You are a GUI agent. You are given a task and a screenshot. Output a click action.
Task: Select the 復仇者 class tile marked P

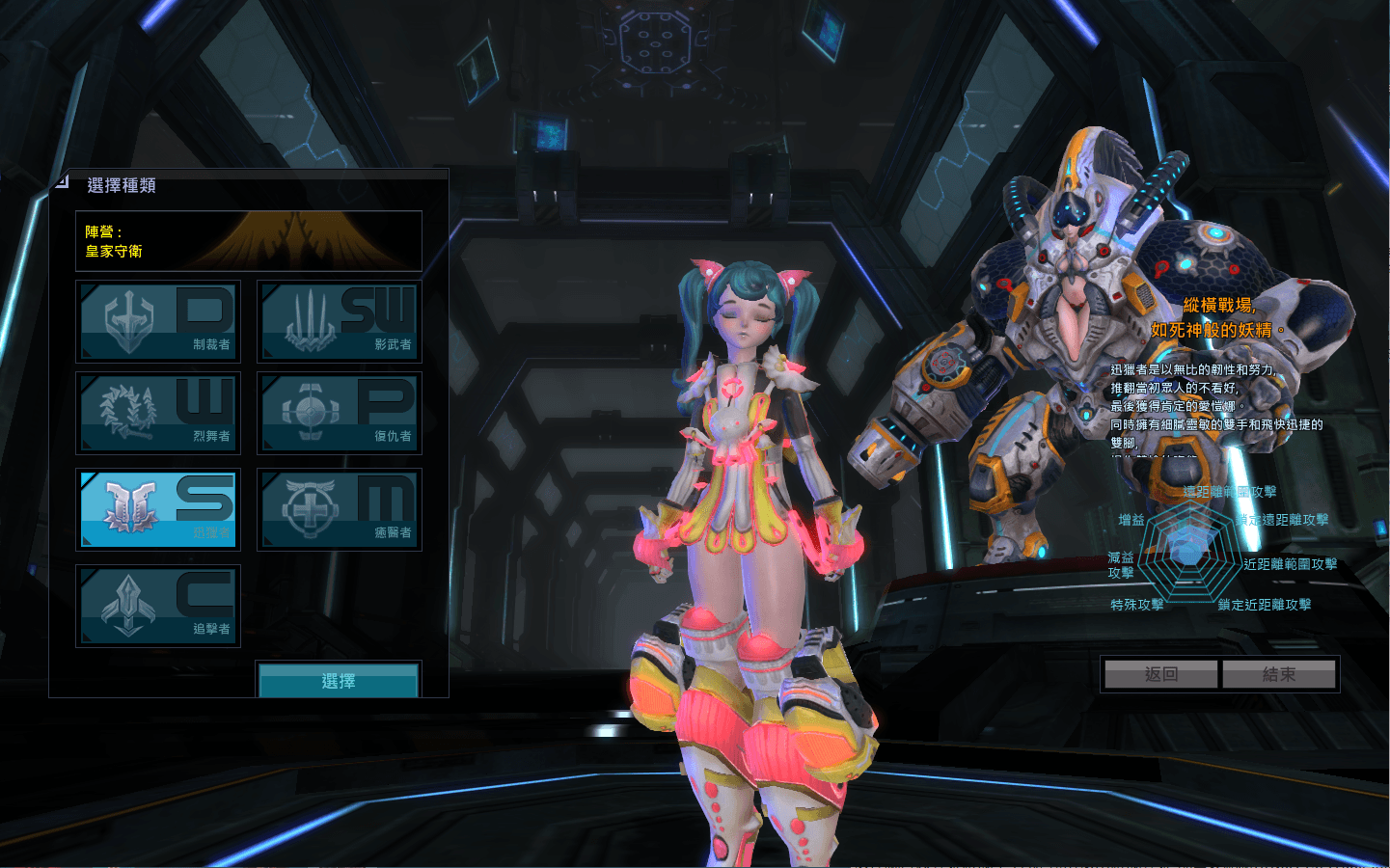340,413
